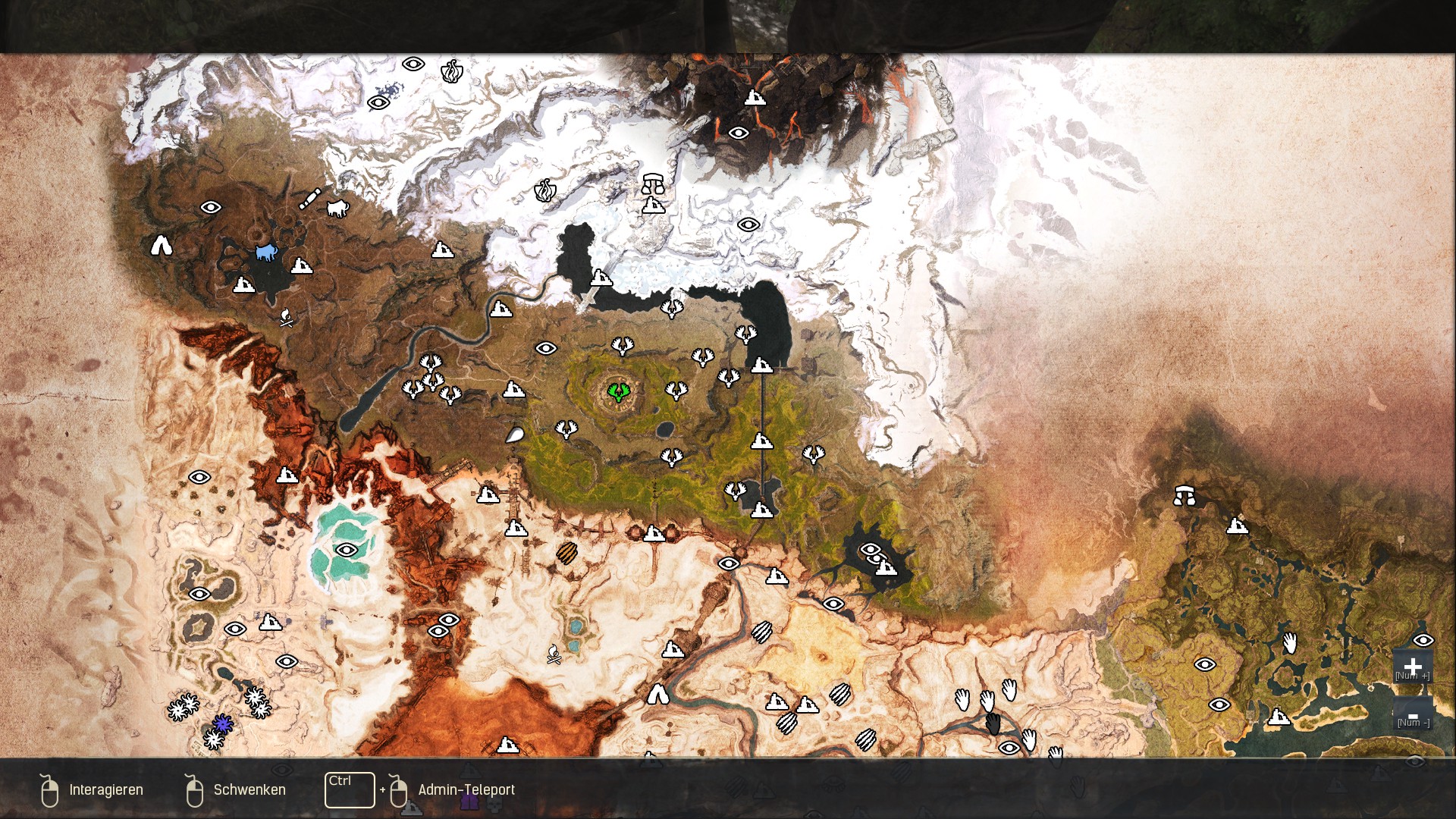This screenshot has height=819, width=1456.
Task: Zoom in with the plus button
Action: (x=1412, y=666)
